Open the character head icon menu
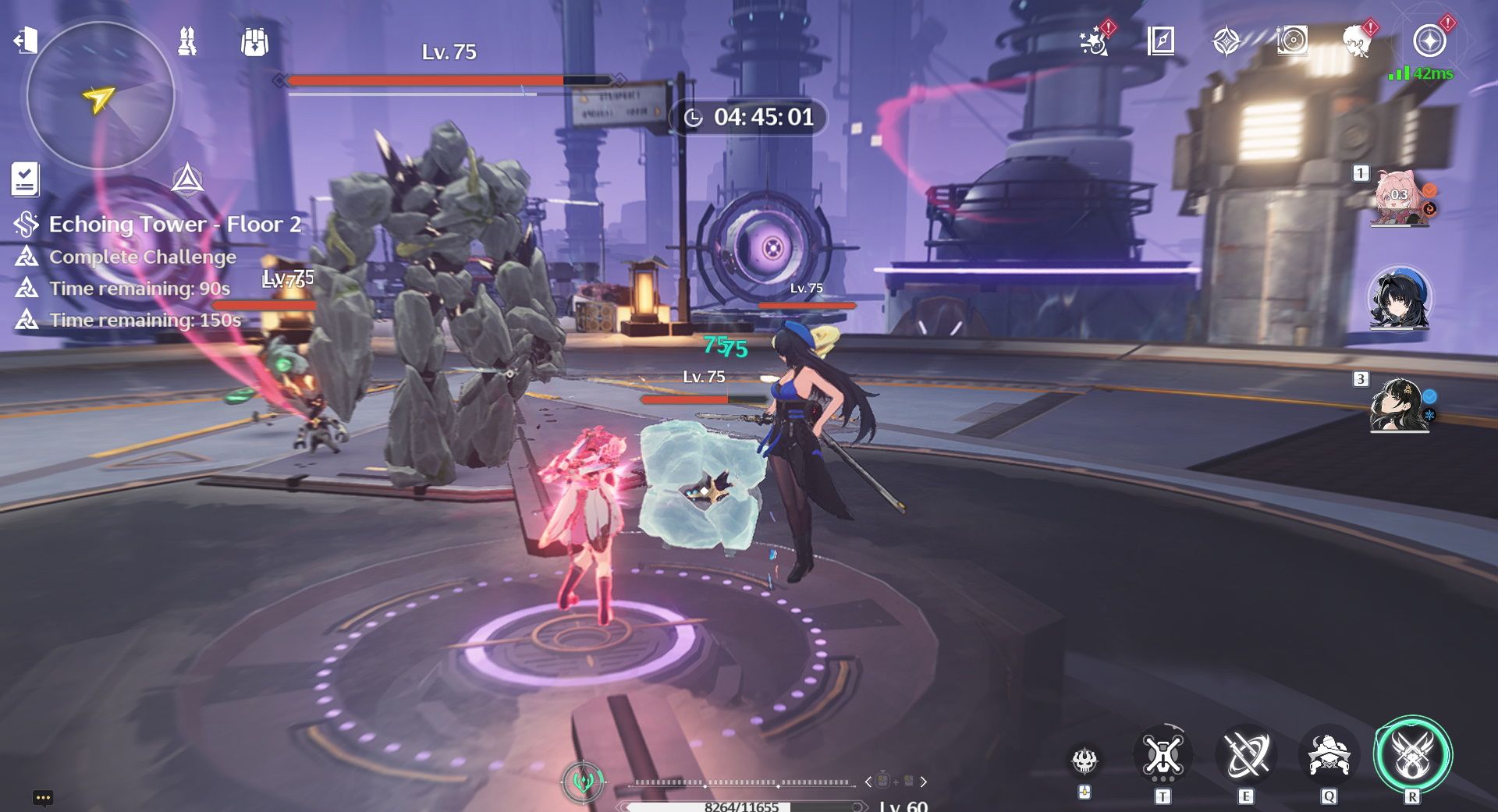This screenshot has height=812, width=1498. 1358,41
